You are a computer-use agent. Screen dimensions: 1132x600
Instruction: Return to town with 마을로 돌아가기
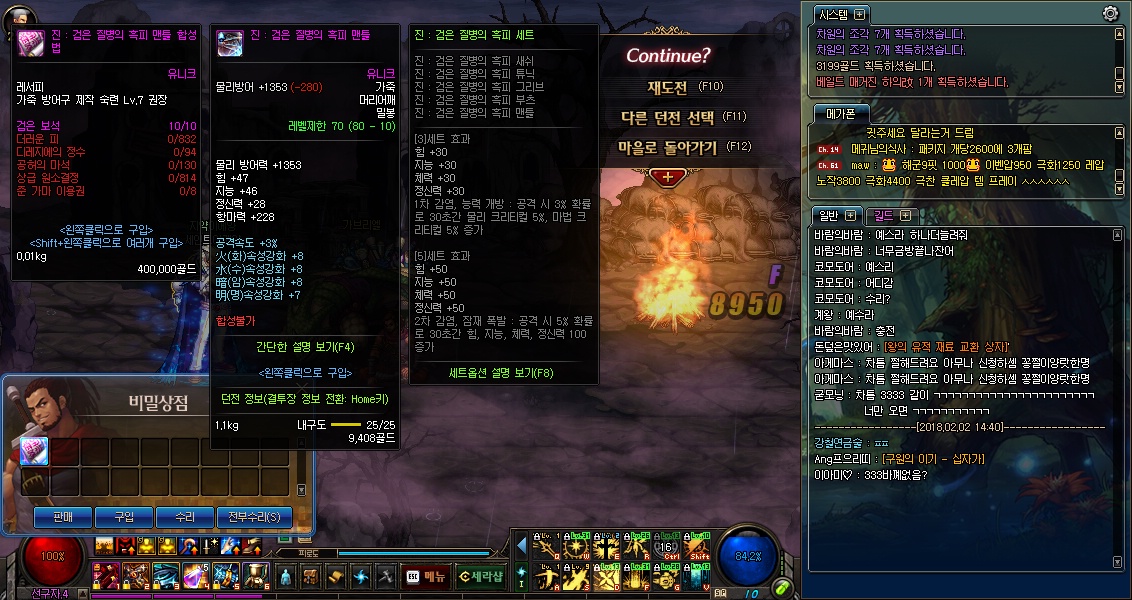[x=668, y=147]
